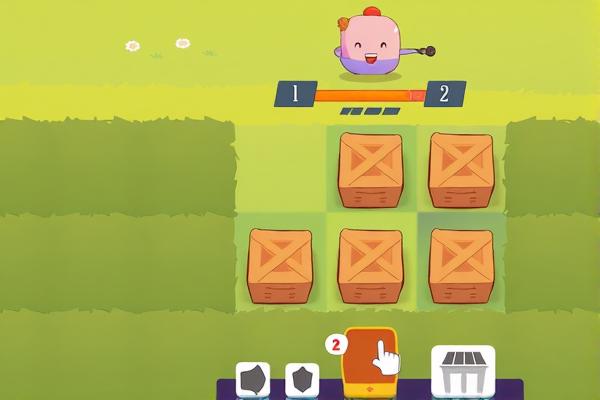Choose the gray shield-shaped tile
Screen dimensions: 600x400
[302, 380]
